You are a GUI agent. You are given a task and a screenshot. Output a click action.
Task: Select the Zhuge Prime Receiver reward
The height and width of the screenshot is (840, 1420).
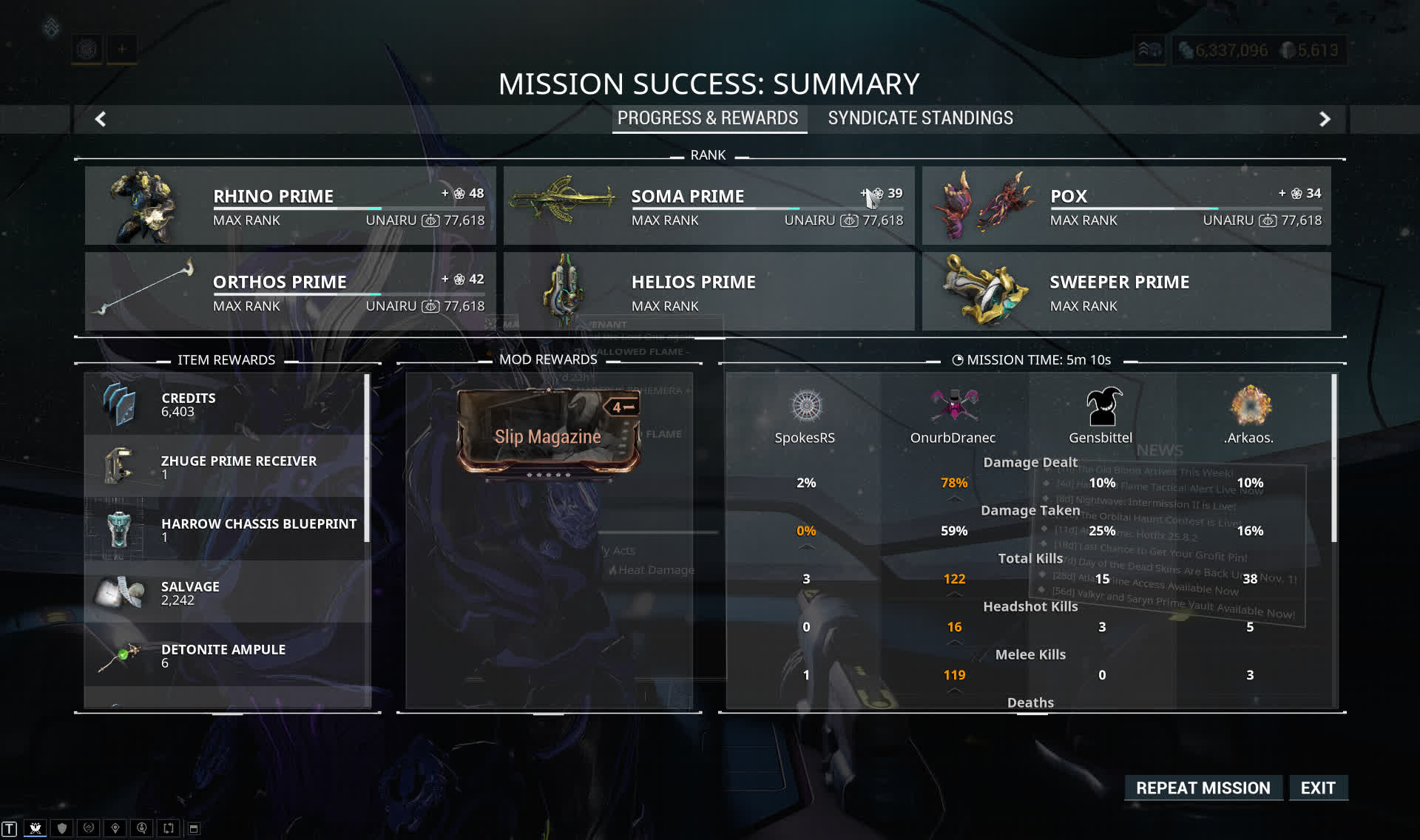(226, 467)
